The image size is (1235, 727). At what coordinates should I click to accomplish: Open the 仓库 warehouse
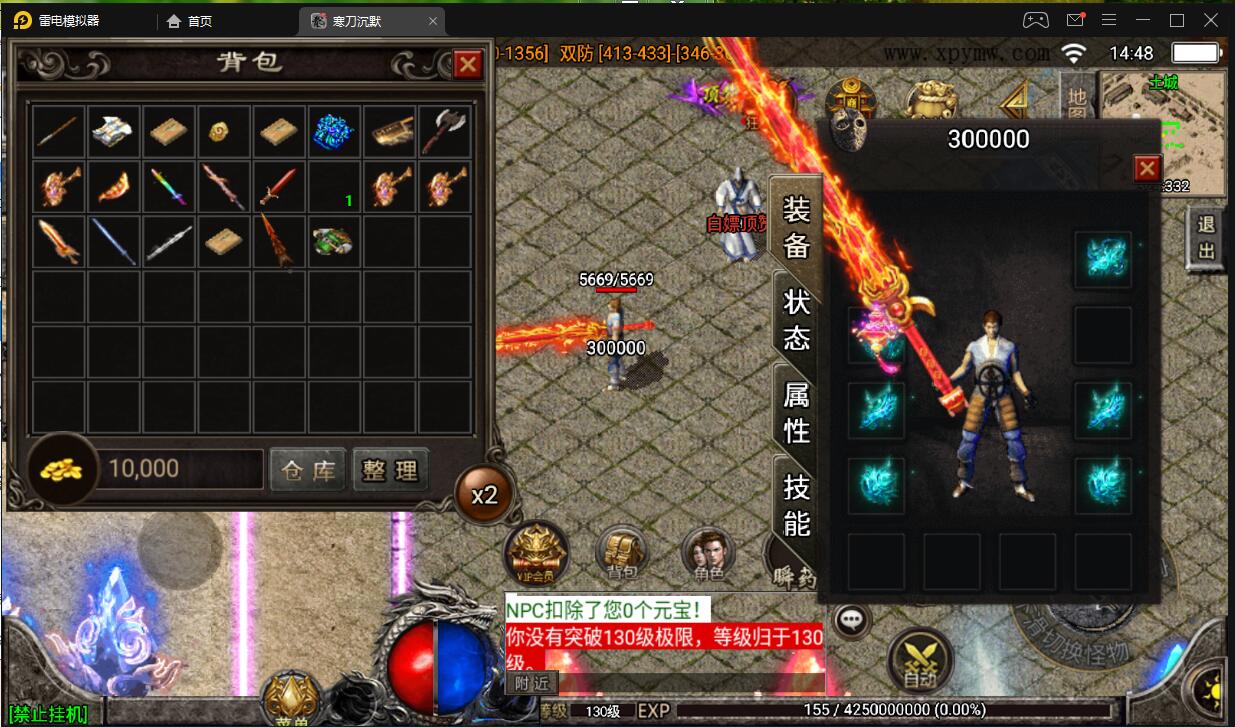(x=308, y=470)
